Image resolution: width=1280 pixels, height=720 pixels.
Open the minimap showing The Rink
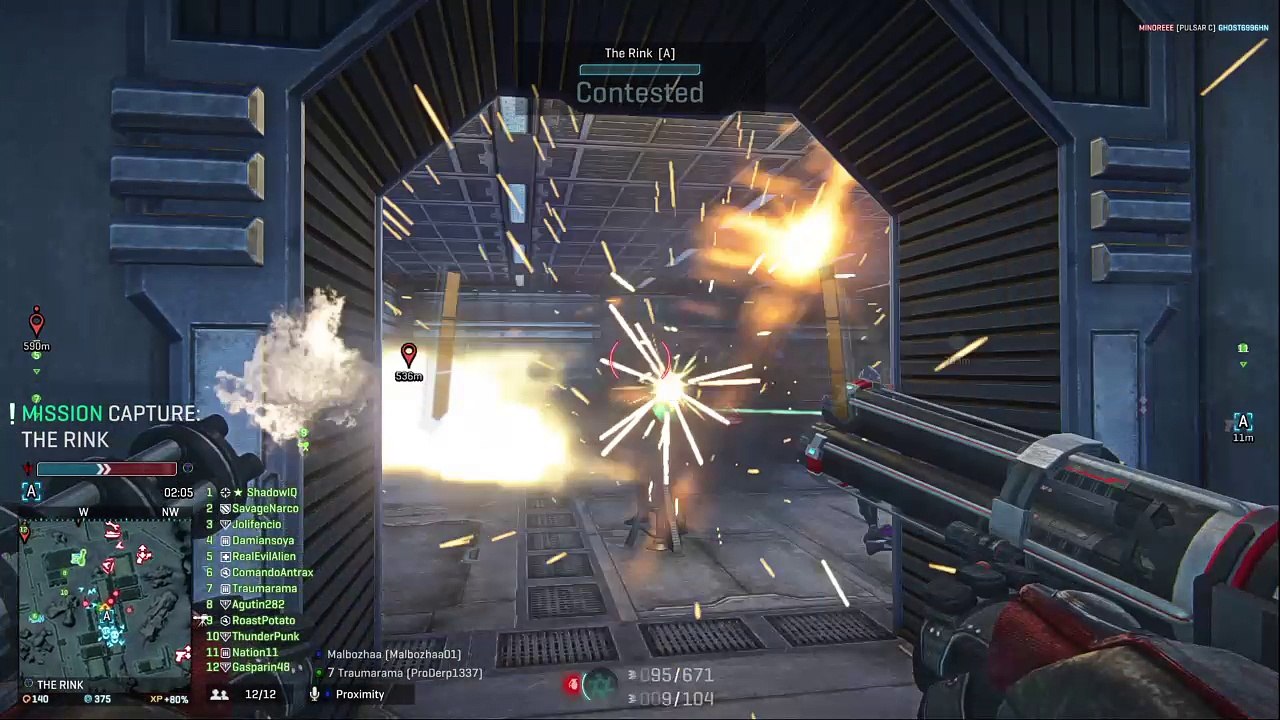(x=105, y=596)
